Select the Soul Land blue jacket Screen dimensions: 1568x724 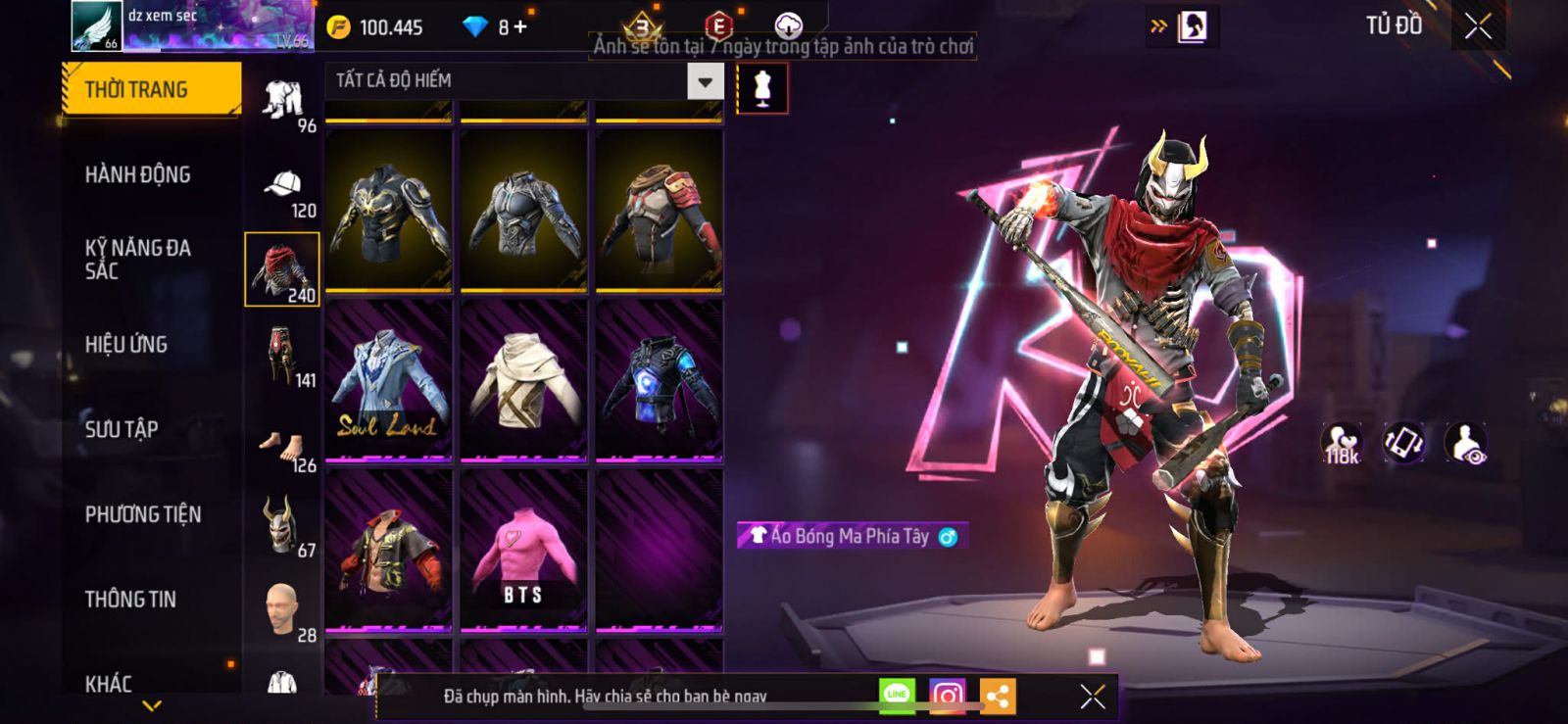pyautogui.click(x=388, y=380)
